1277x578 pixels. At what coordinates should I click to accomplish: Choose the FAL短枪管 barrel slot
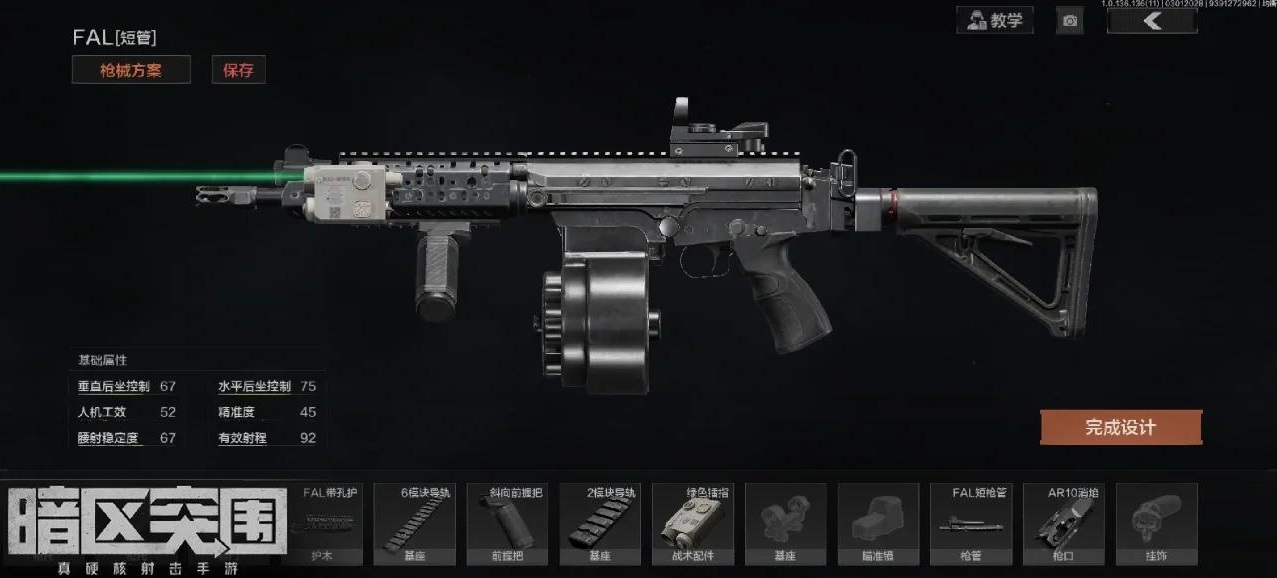pos(971,524)
